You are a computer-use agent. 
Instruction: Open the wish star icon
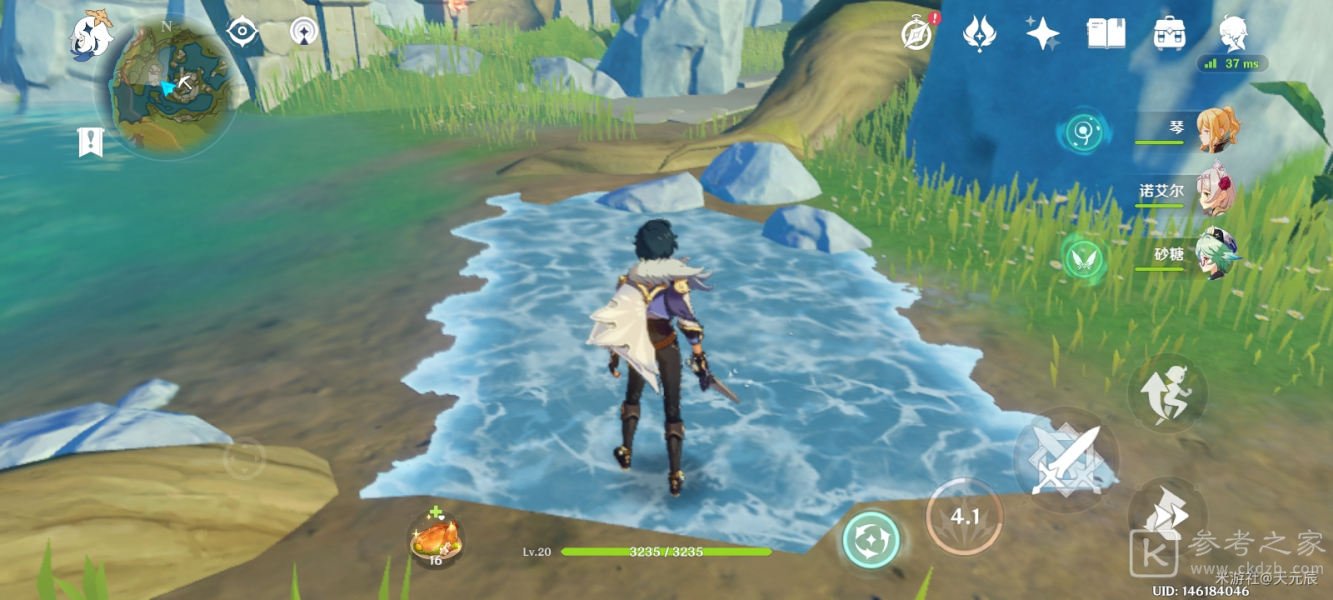click(x=1042, y=34)
